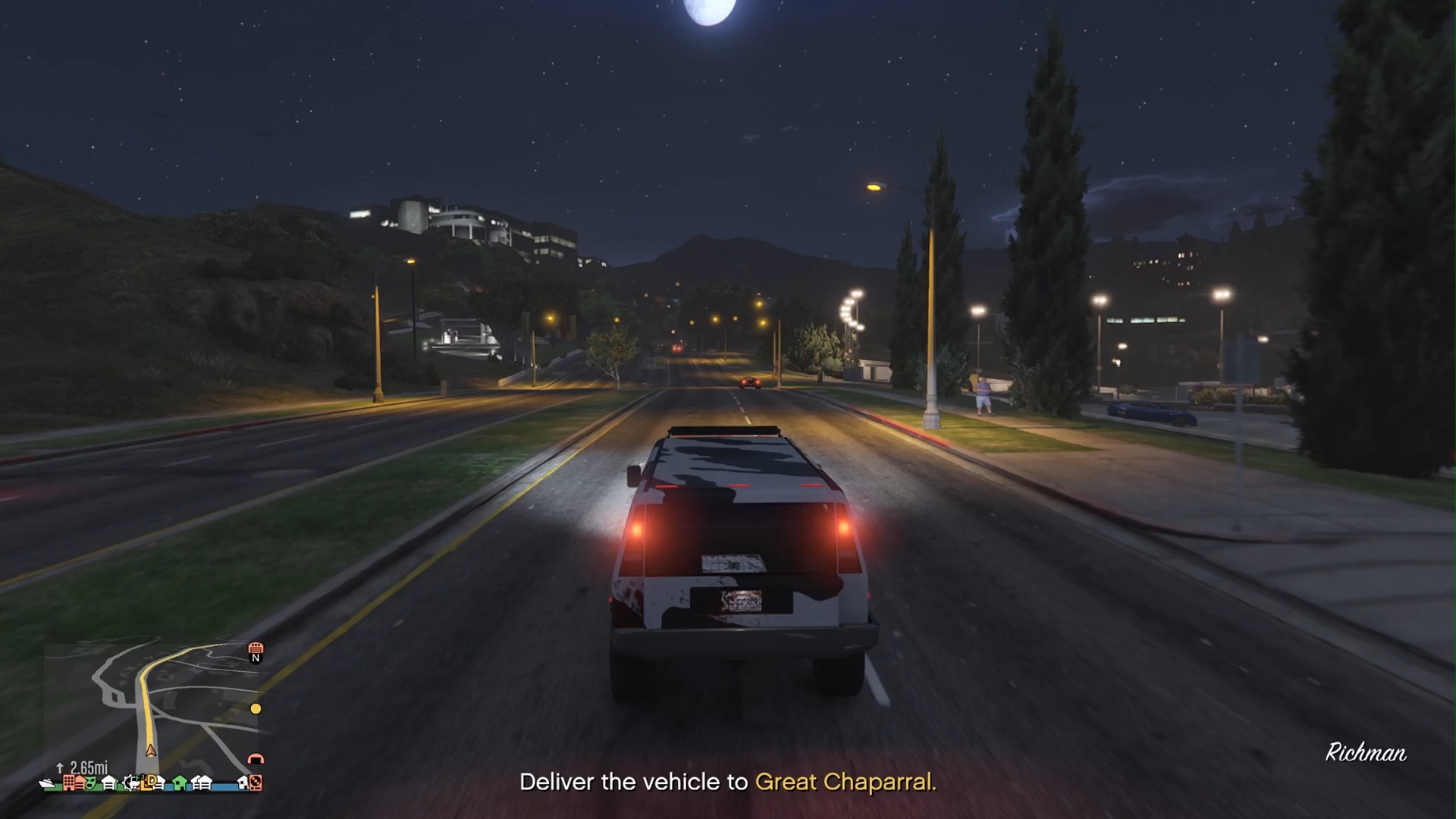This screenshot has width=1456, height=819.
Task: Select the yellow destination blip on the minimap
Action: [256, 708]
